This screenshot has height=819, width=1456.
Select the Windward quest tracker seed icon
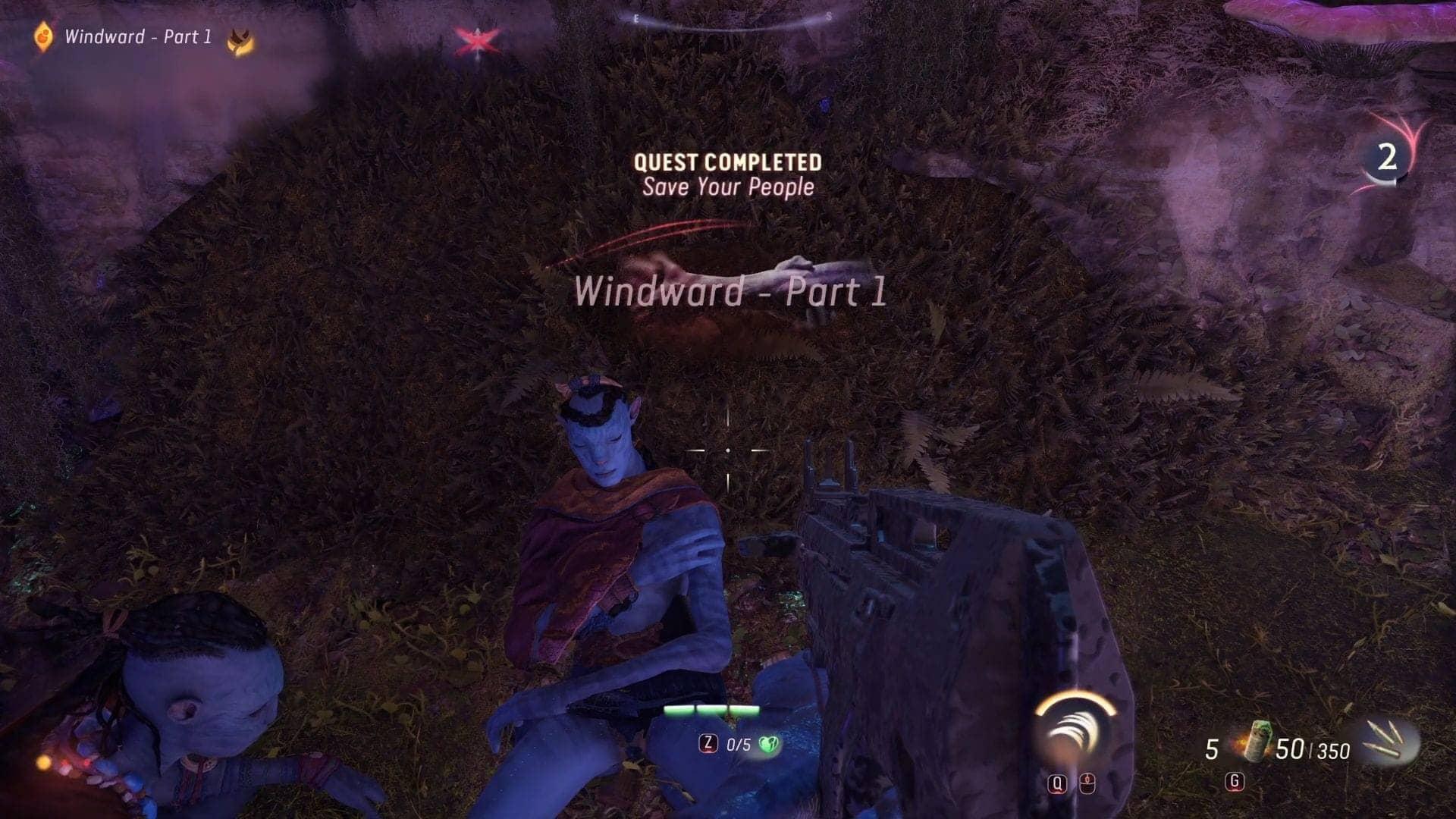(42, 36)
